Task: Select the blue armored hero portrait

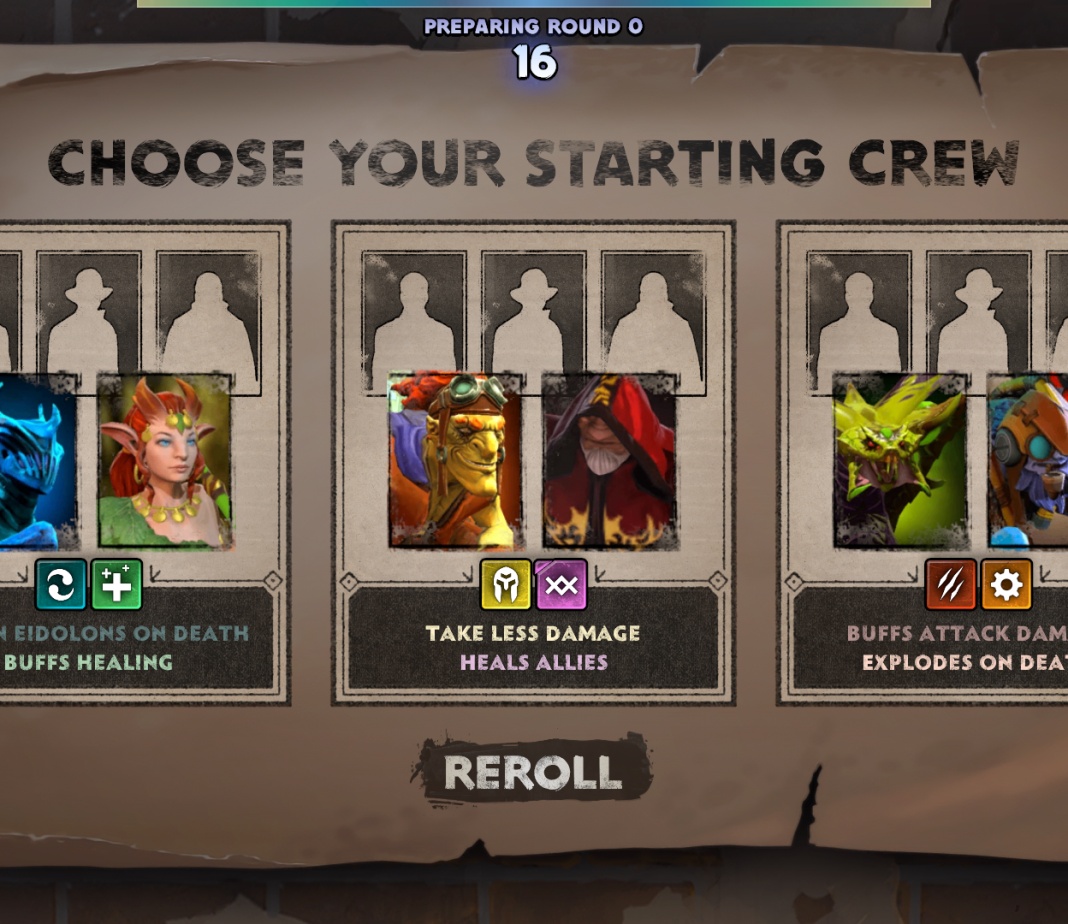Action: (35, 462)
